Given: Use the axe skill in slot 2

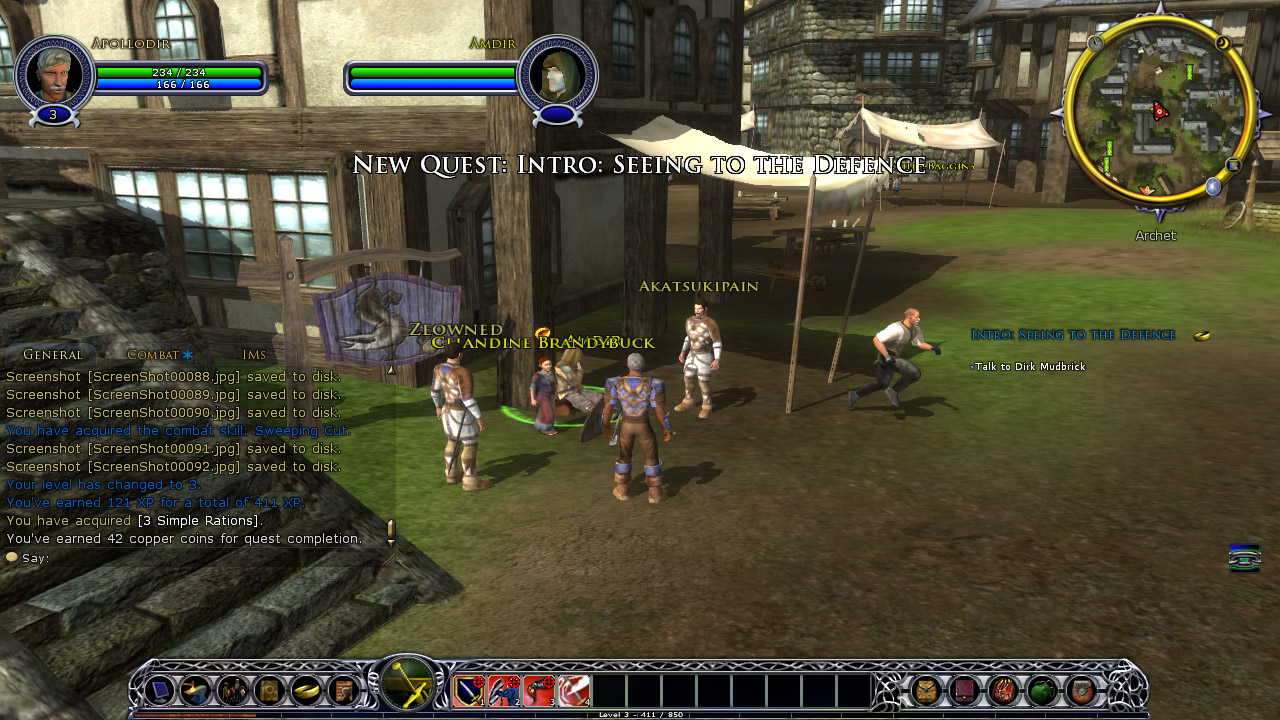Looking at the screenshot, I should (x=504, y=690).
